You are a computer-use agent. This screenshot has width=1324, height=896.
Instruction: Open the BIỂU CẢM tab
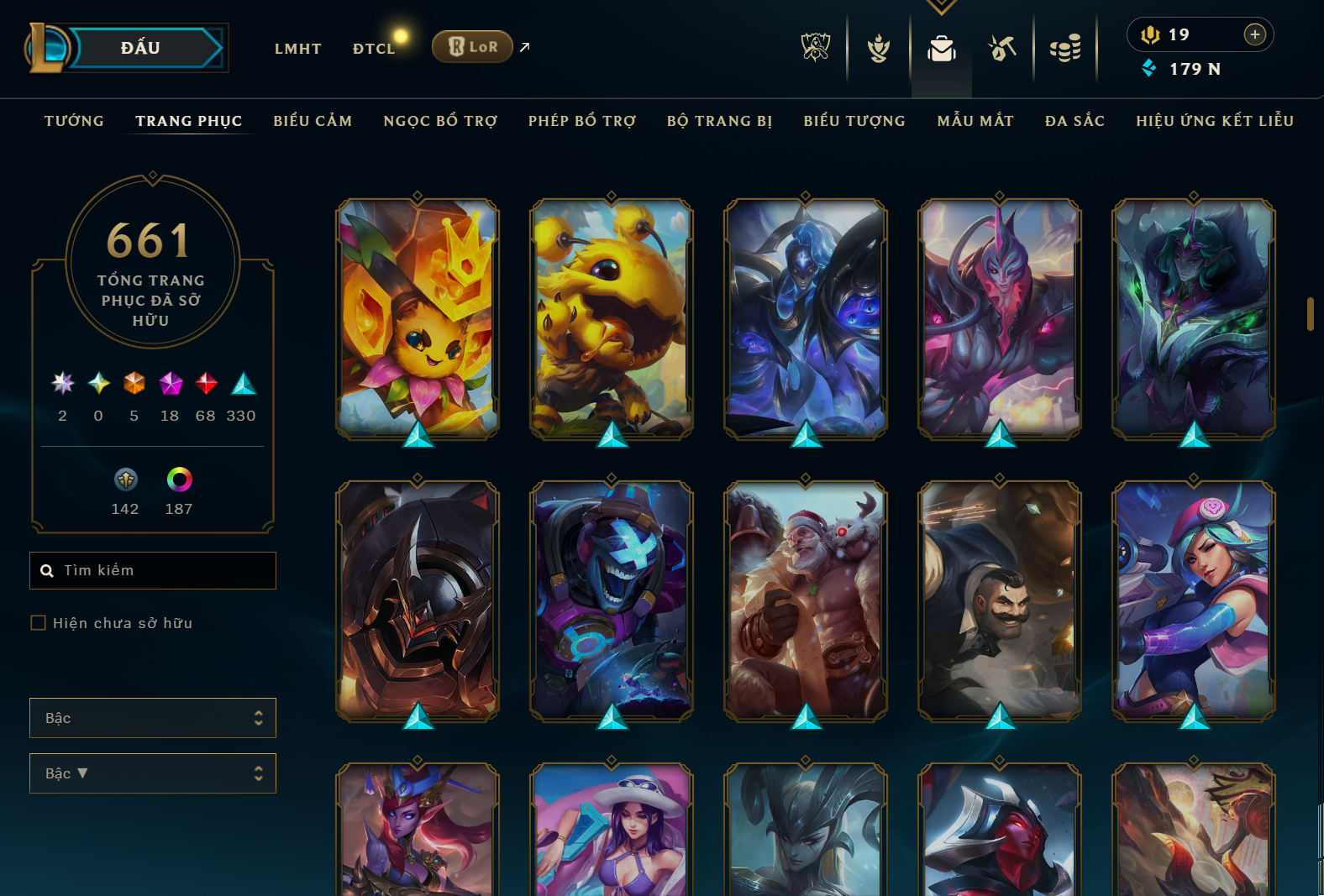point(312,121)
